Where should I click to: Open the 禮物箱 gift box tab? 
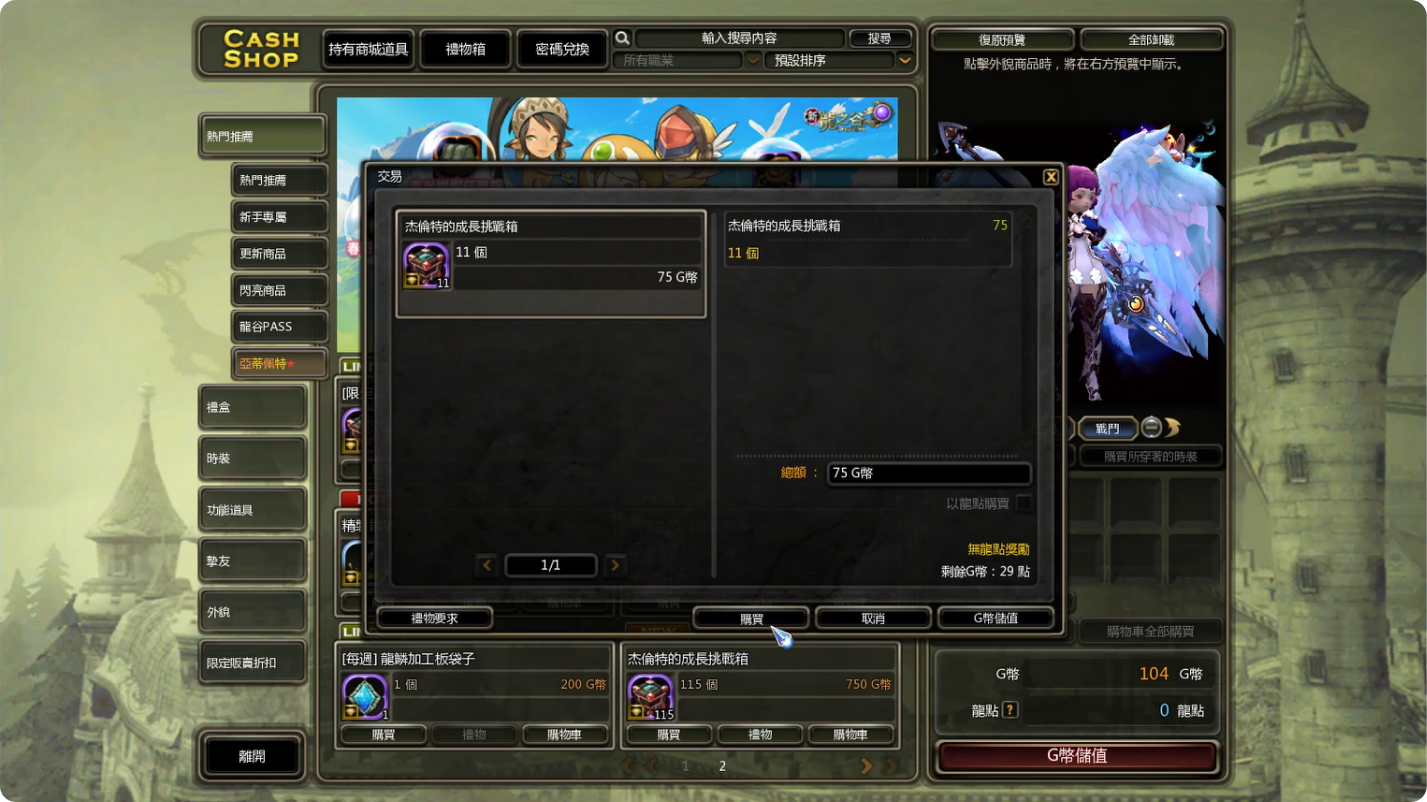click(465, 49)
